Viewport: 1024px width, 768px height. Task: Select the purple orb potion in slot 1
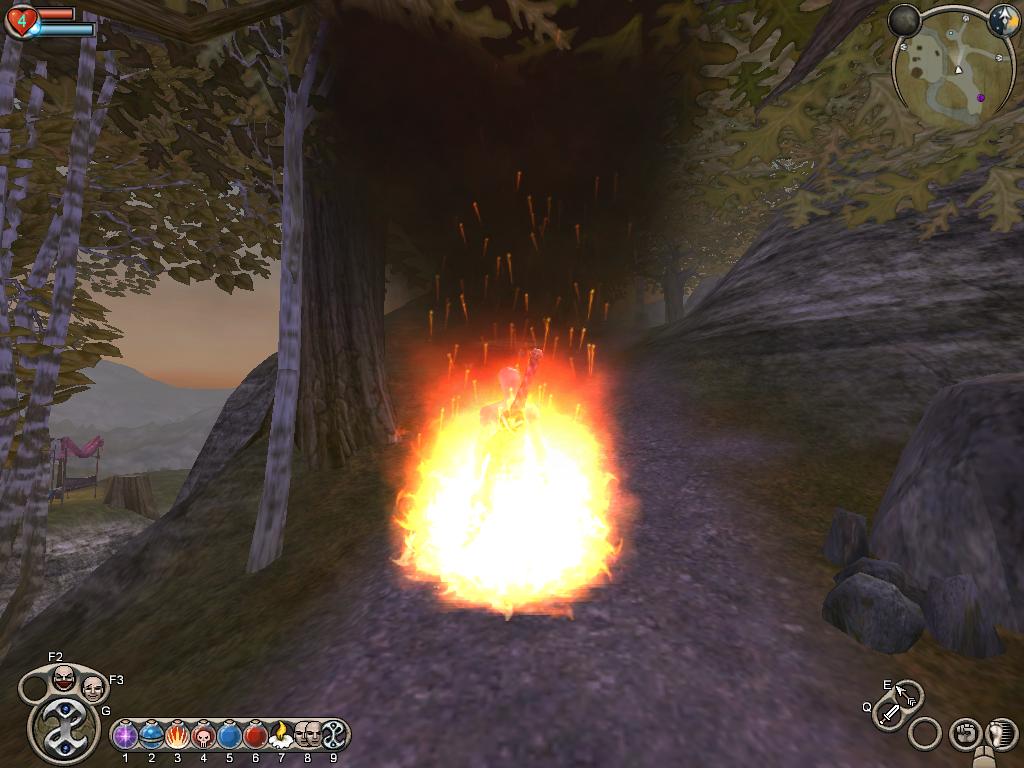(x=125, y=736)
